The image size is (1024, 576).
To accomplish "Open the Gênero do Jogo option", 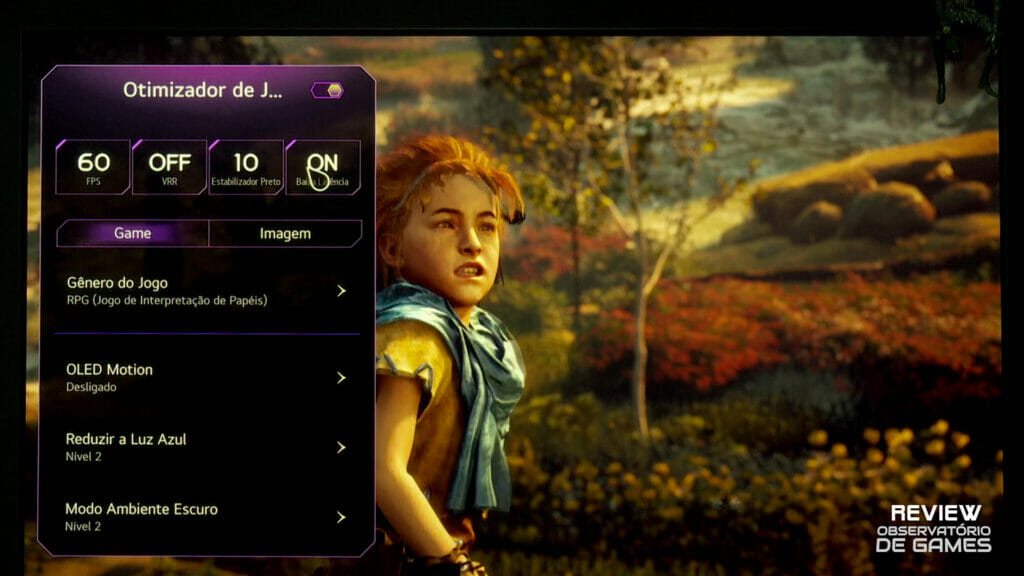I will pos(207,290).
